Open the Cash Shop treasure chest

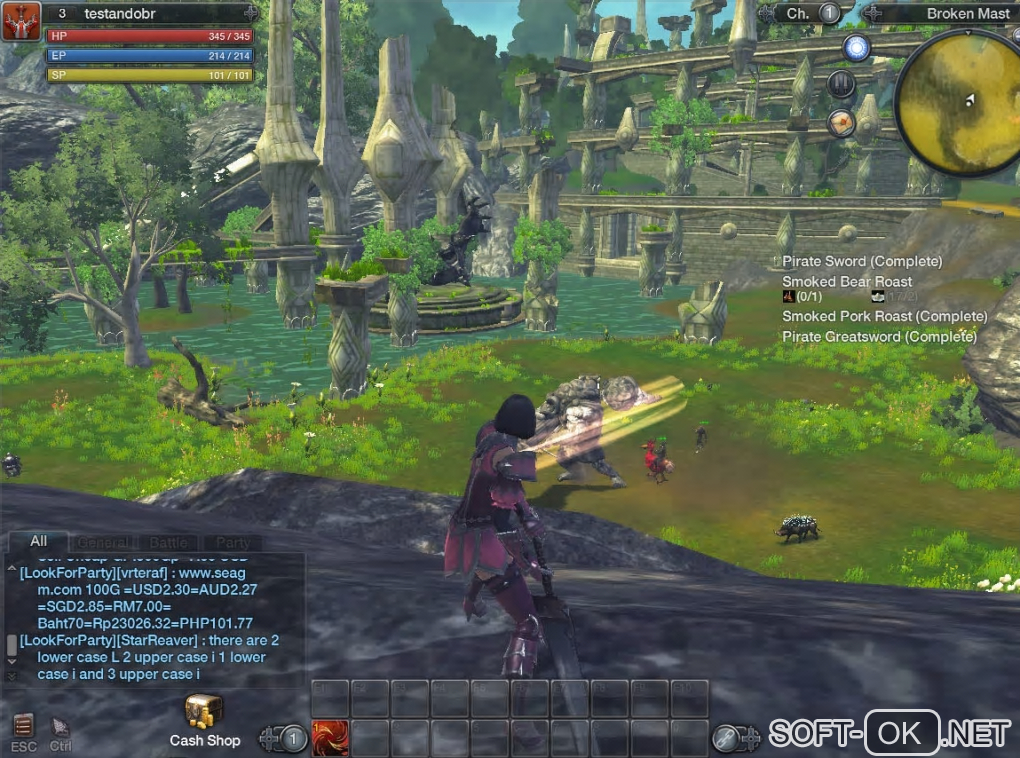coord(204,712)
